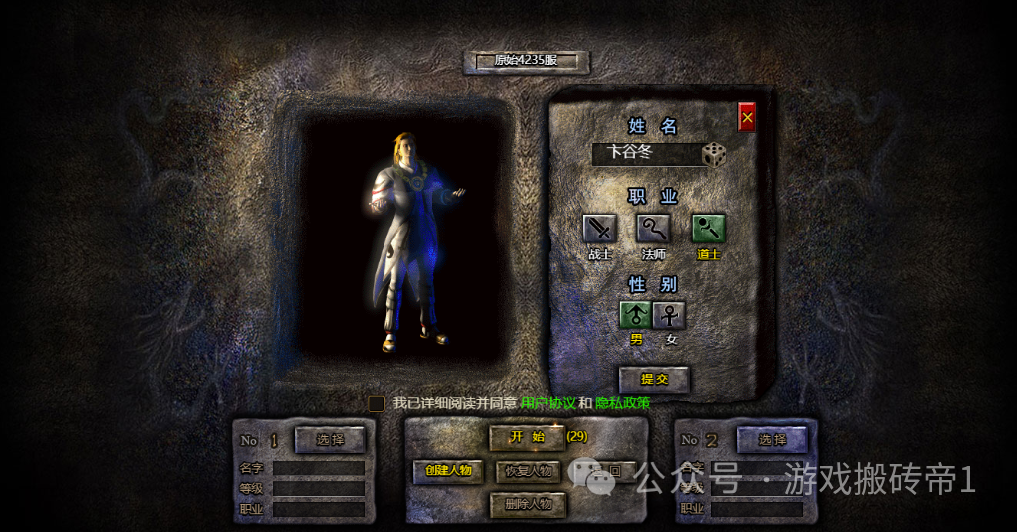Click the 原始4235服 server name button

(x=526, y=61)
